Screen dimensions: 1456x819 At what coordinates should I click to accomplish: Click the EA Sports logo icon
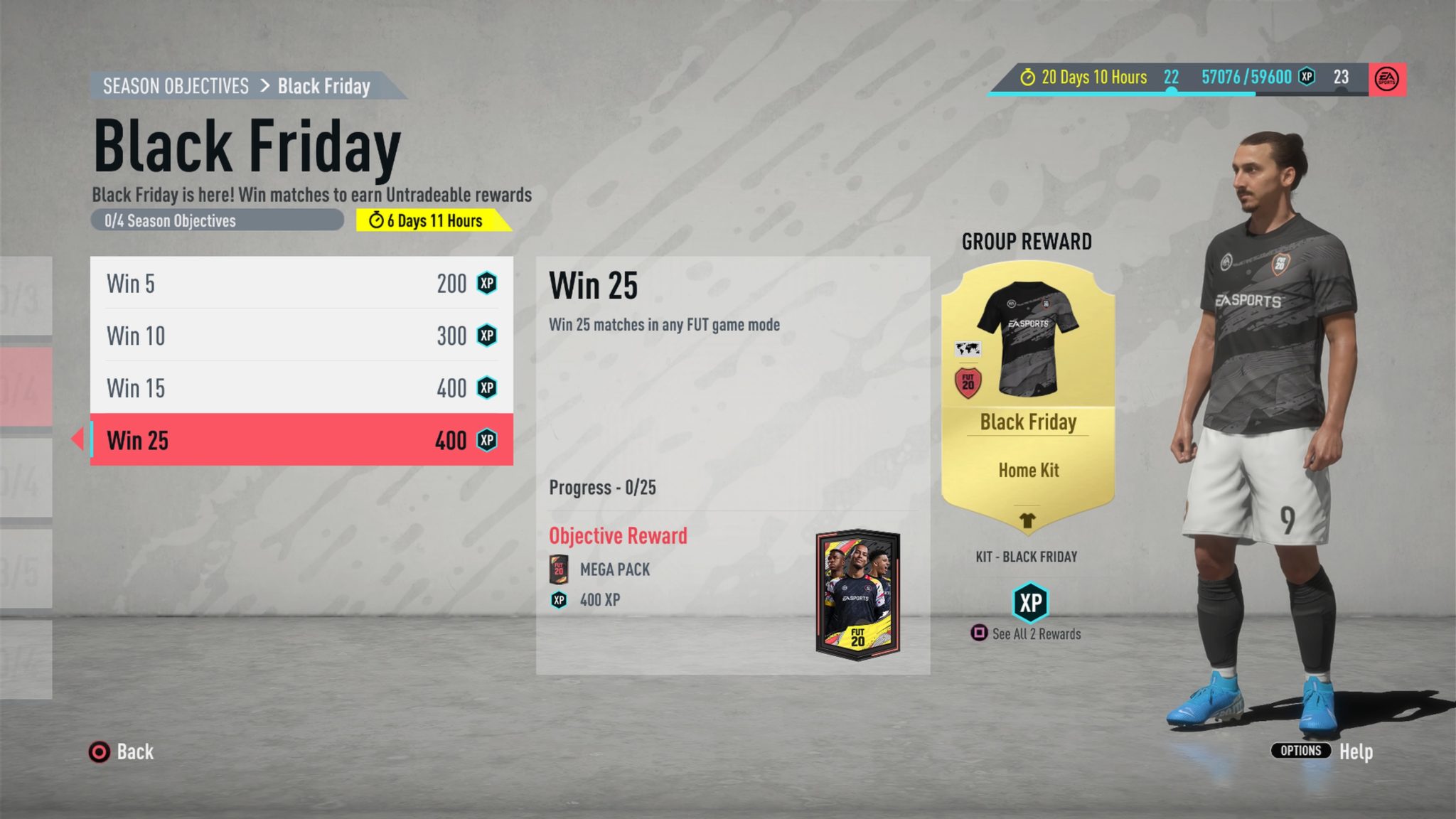[1387, 78]
